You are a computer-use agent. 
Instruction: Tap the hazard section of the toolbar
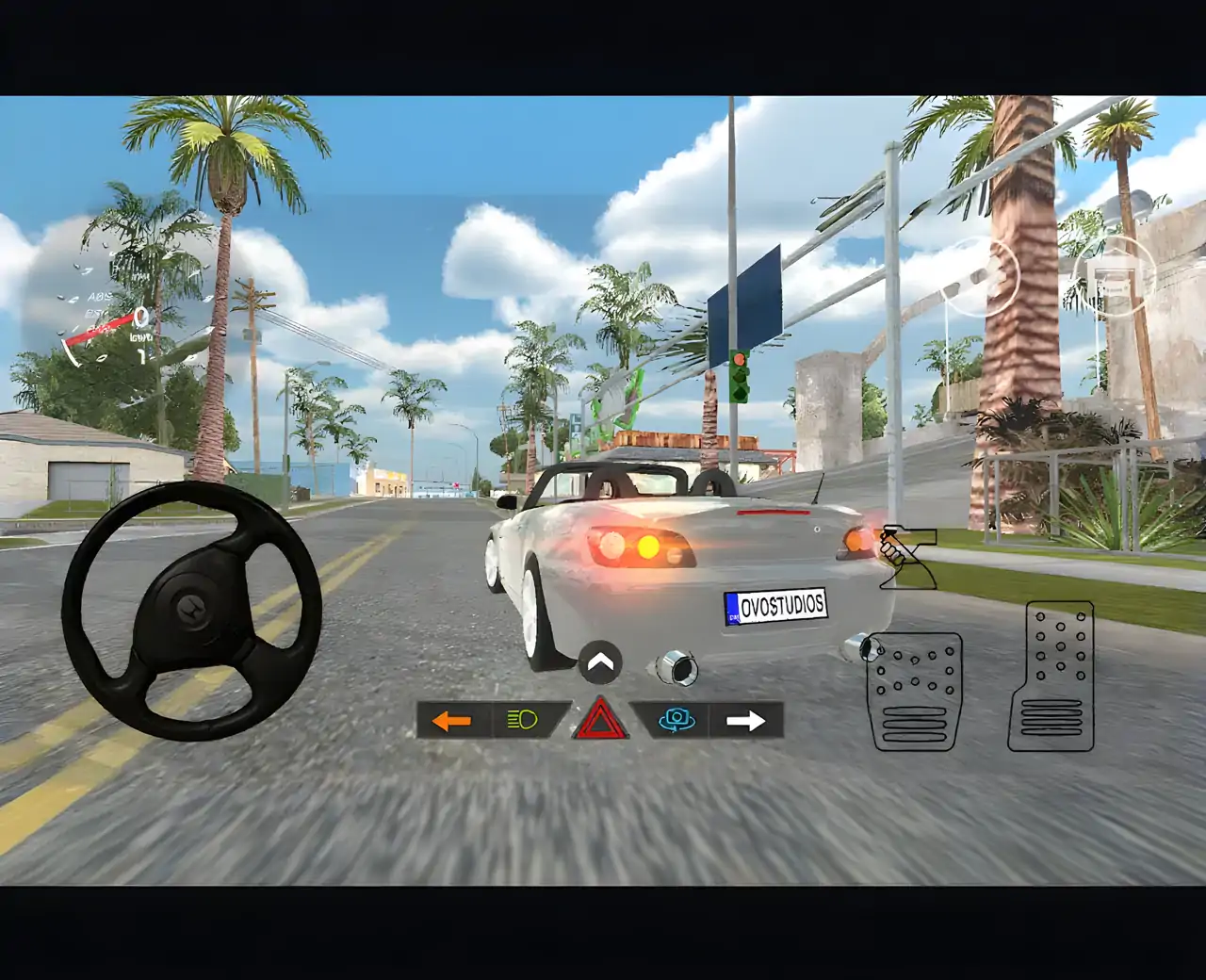pos(600,721)
